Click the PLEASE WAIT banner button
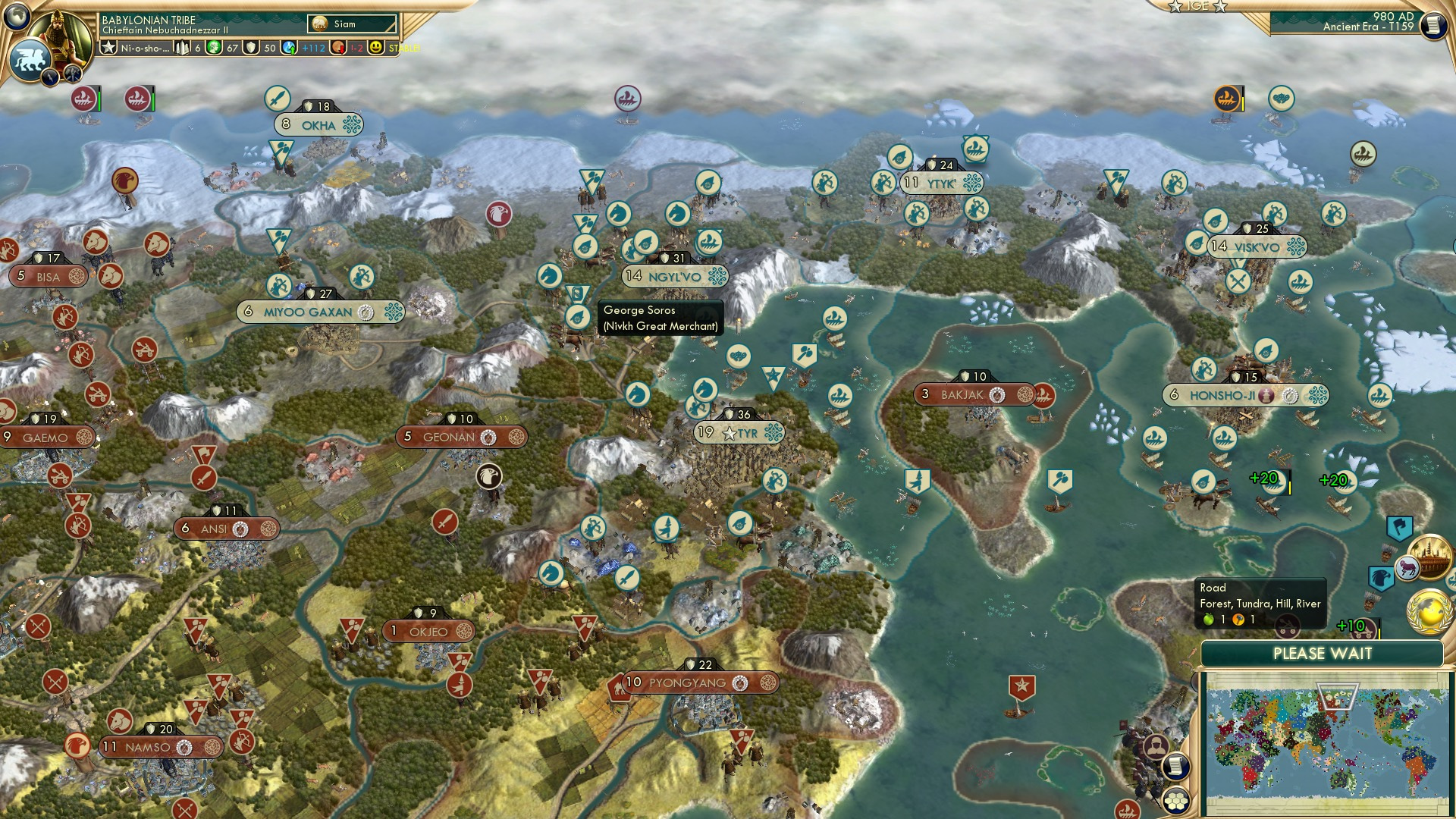The image size is (1456, 819). pyautogui.click(x=1323, y=653)
